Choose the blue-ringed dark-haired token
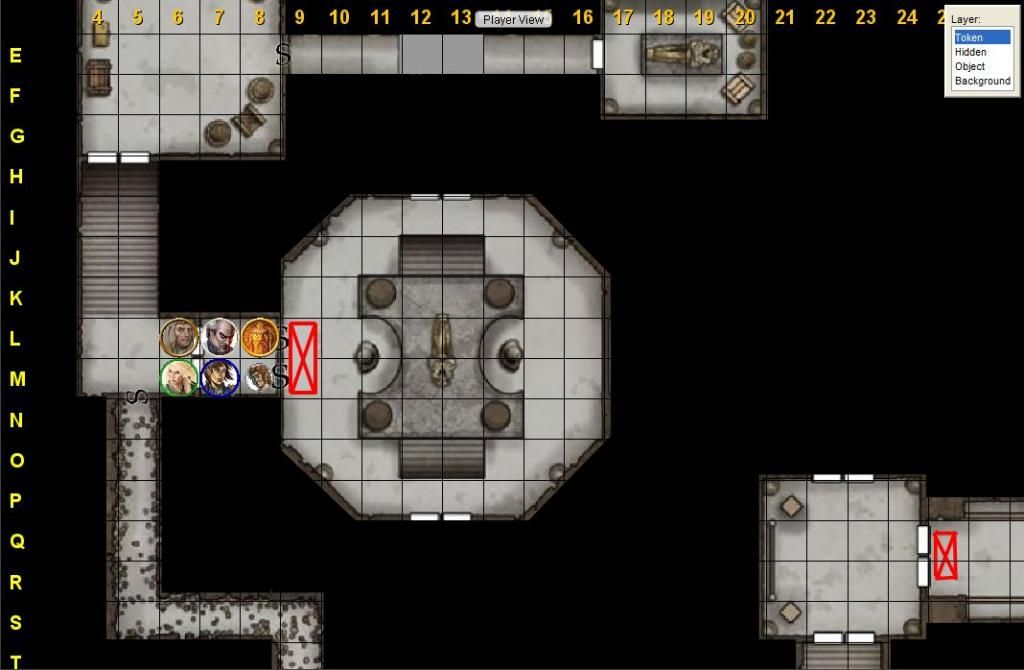The width and height of the screenshot is (1024, 670). pos(219,377)
